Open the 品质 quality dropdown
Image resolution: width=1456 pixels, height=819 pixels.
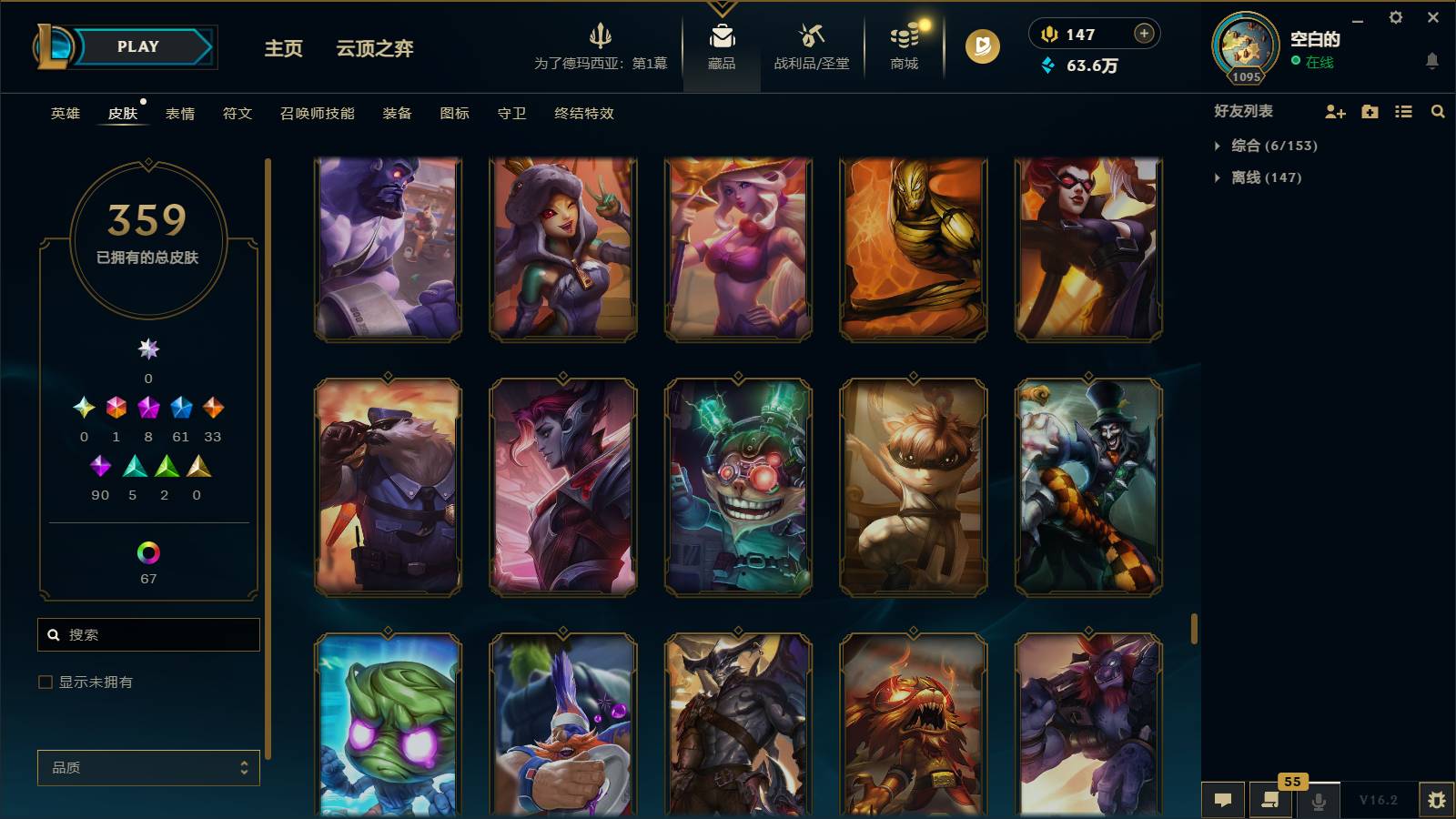click(x=148, y=767)
